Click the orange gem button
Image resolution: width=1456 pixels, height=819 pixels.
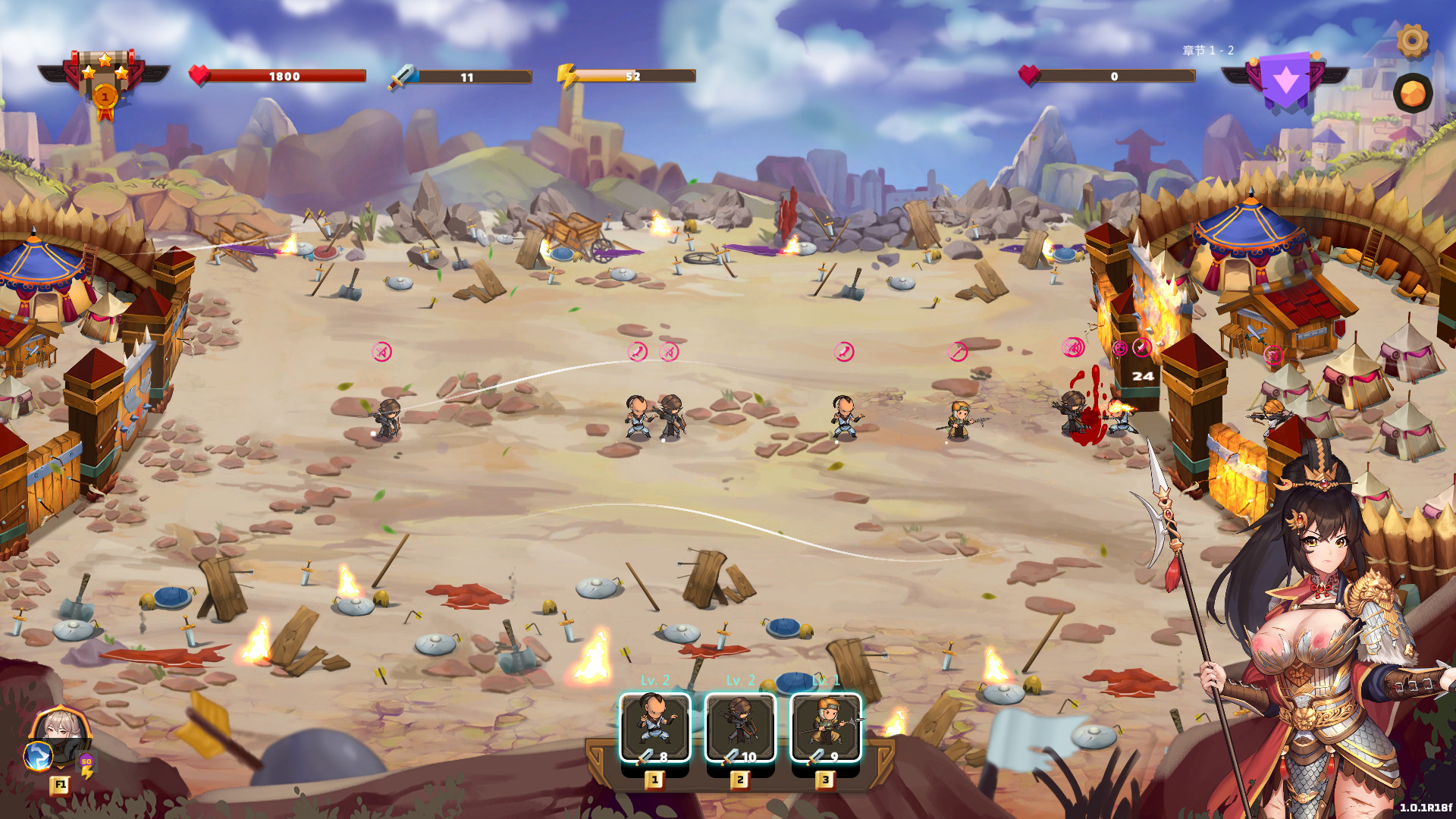[1412, 94]
